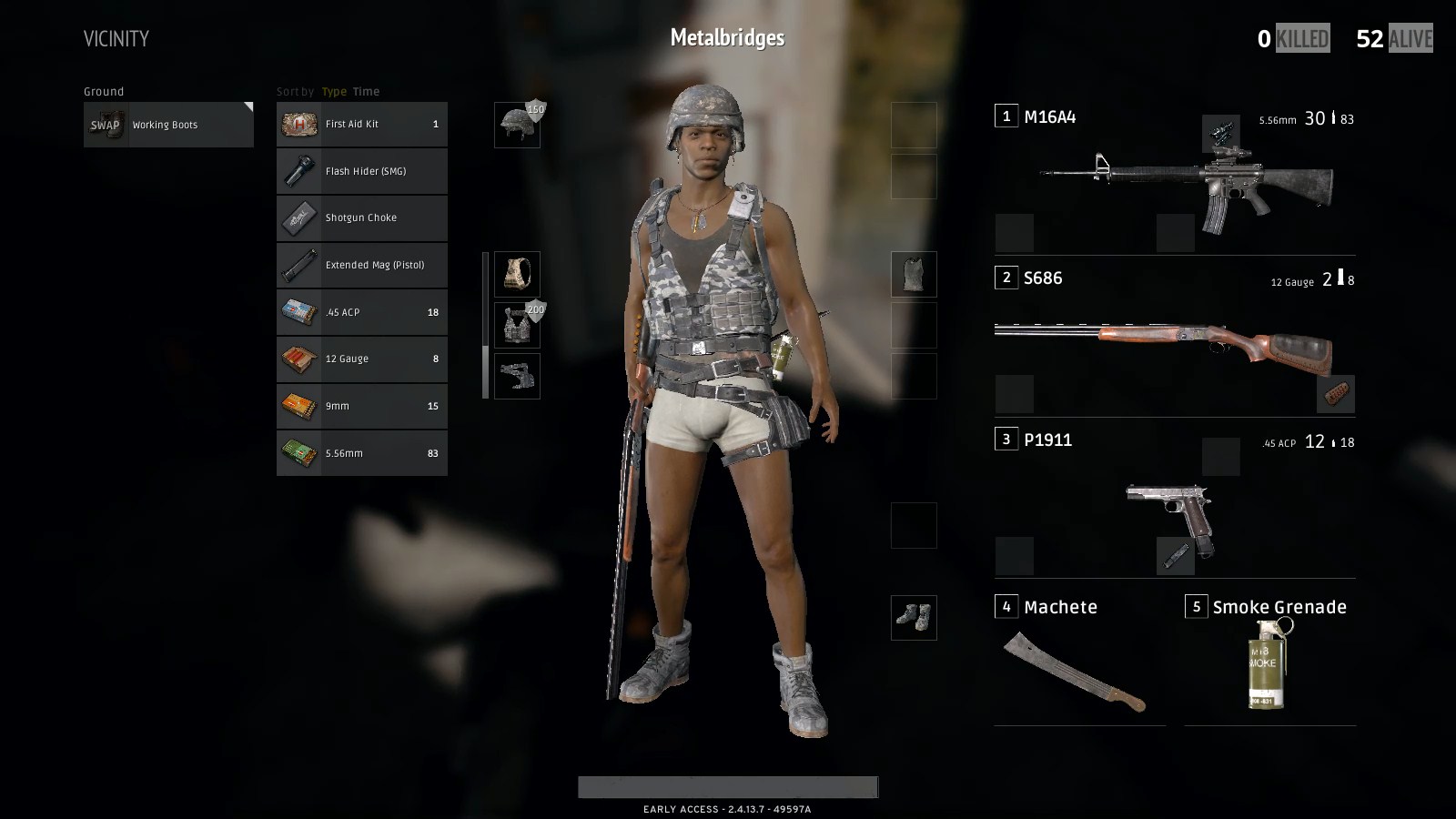Select the First Aid Kit item
The image size is (1456, 819).
361,124
